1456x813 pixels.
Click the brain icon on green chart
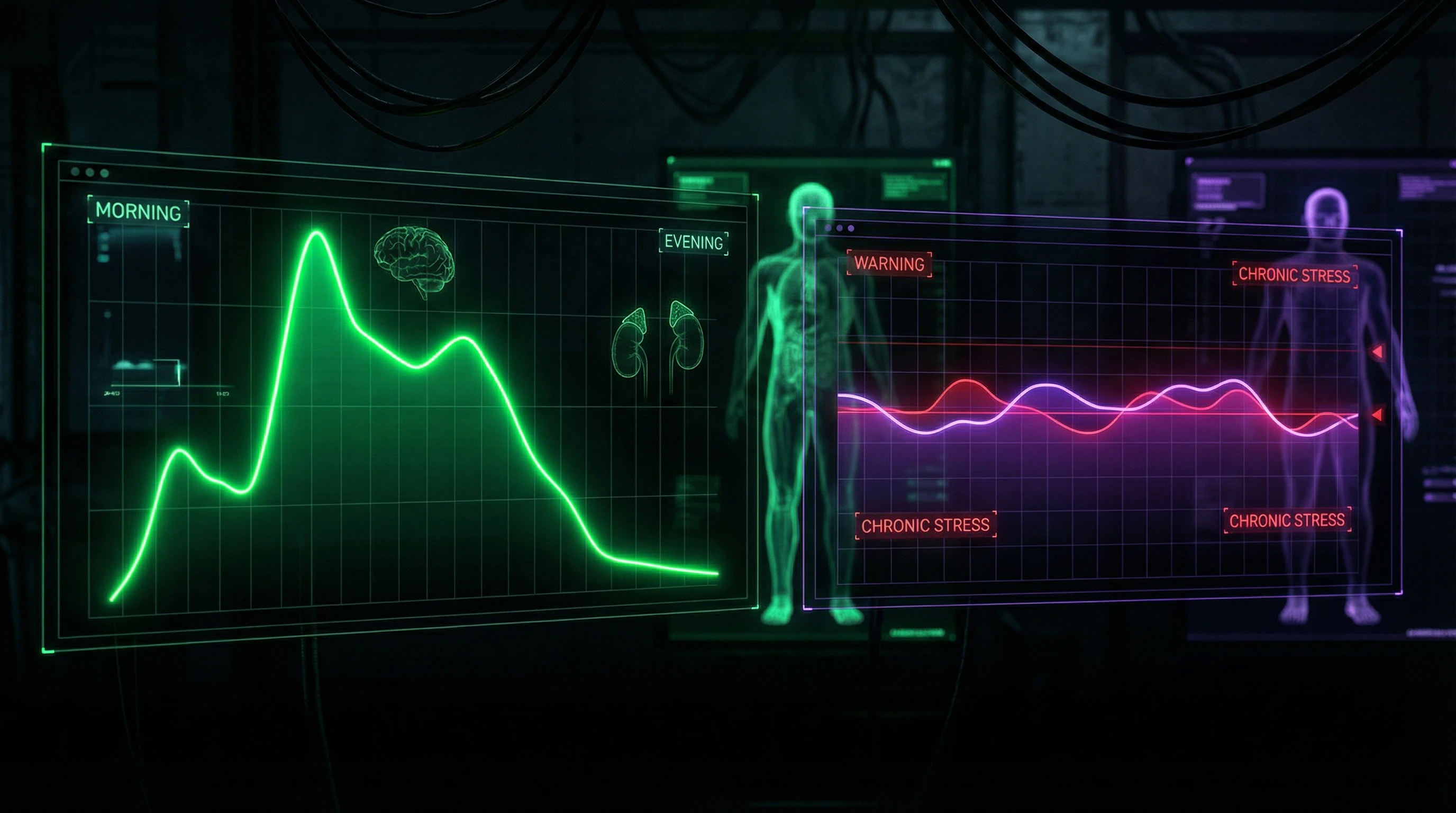coord(414,260)
